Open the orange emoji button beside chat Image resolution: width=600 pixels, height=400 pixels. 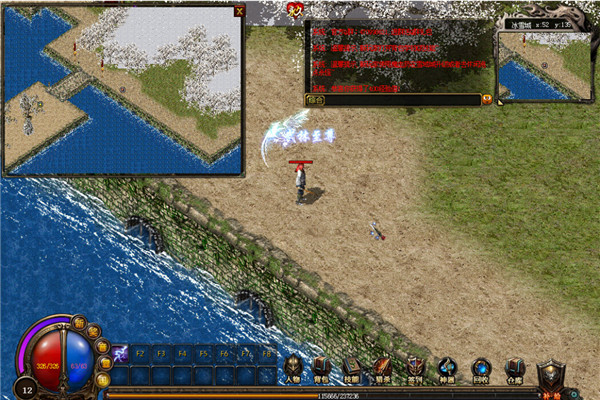coord(487,100)
